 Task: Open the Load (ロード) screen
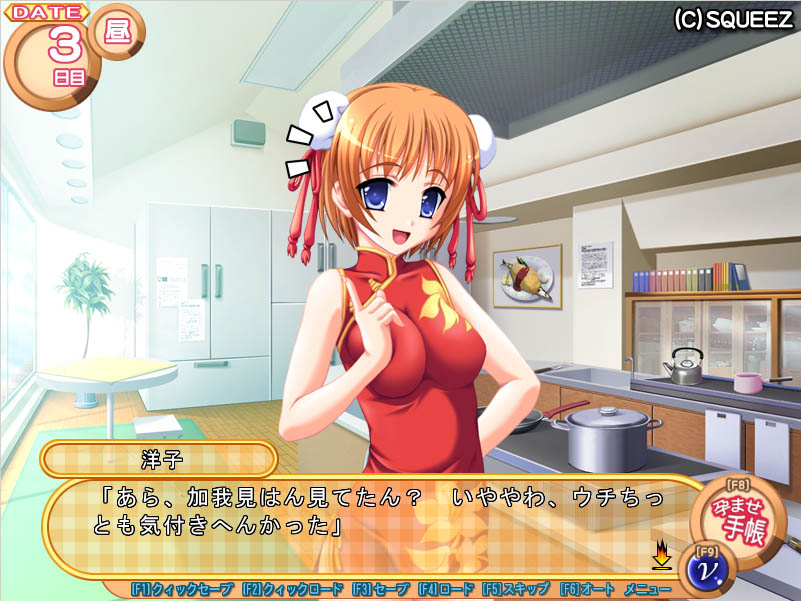click(x=446, y=590)
